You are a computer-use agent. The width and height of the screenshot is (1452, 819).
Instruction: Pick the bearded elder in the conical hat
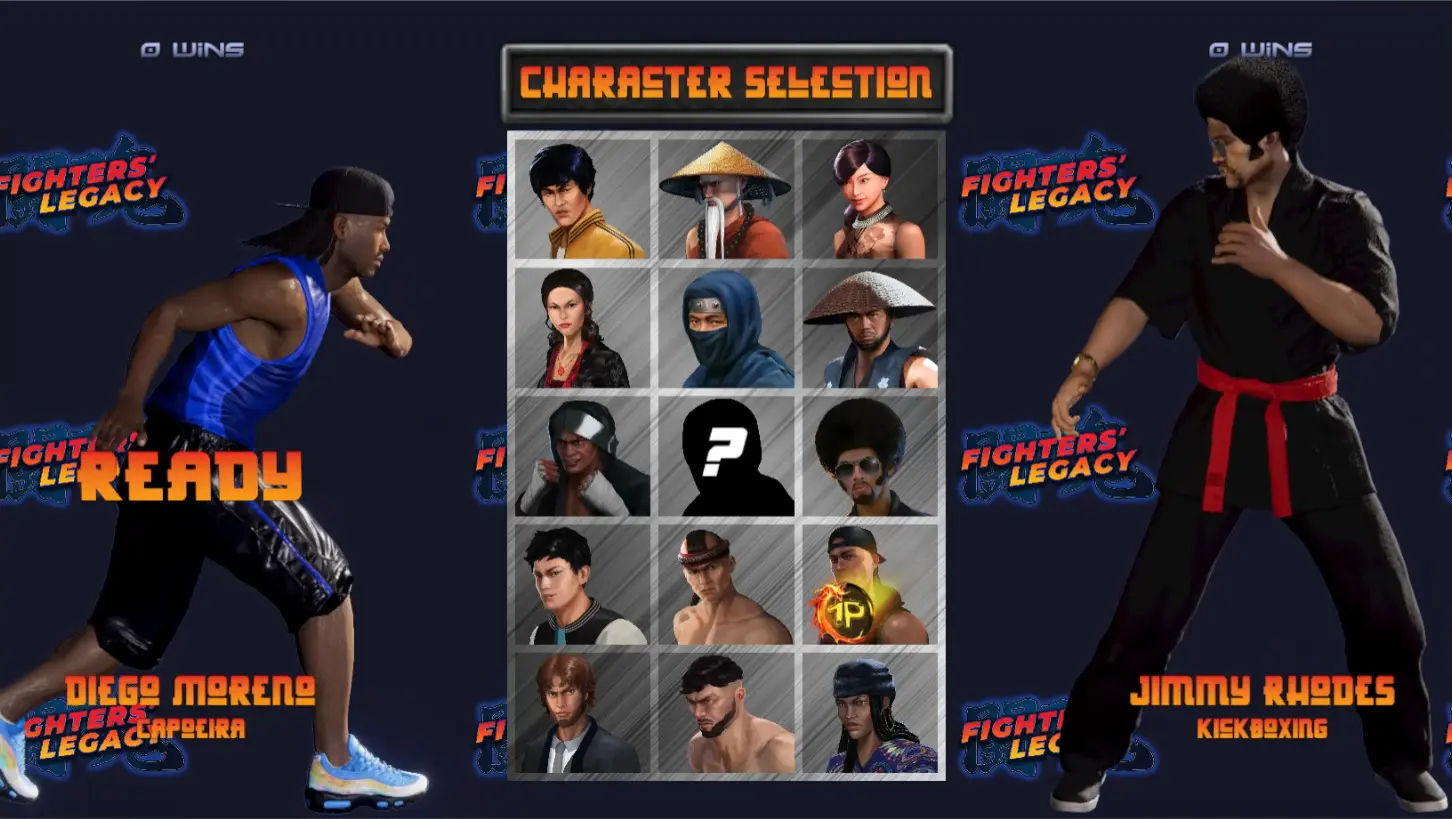(x=725, y=197)
